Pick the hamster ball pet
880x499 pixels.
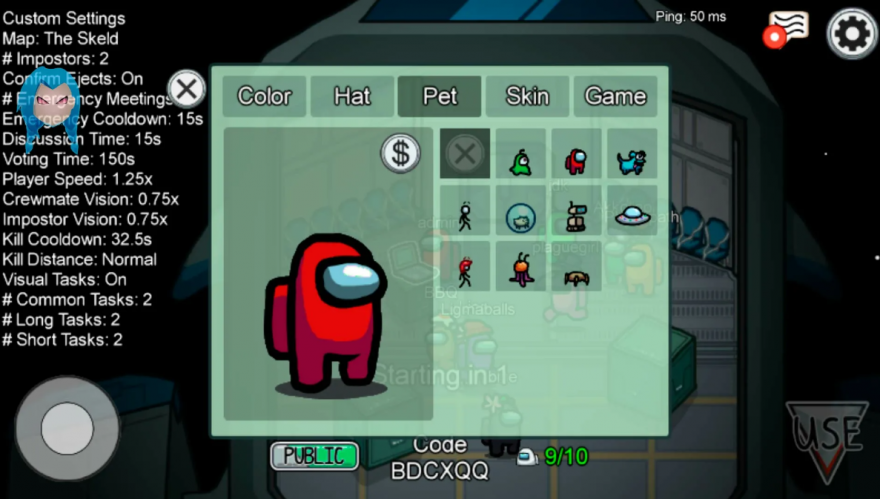click(x=521, y=215)
